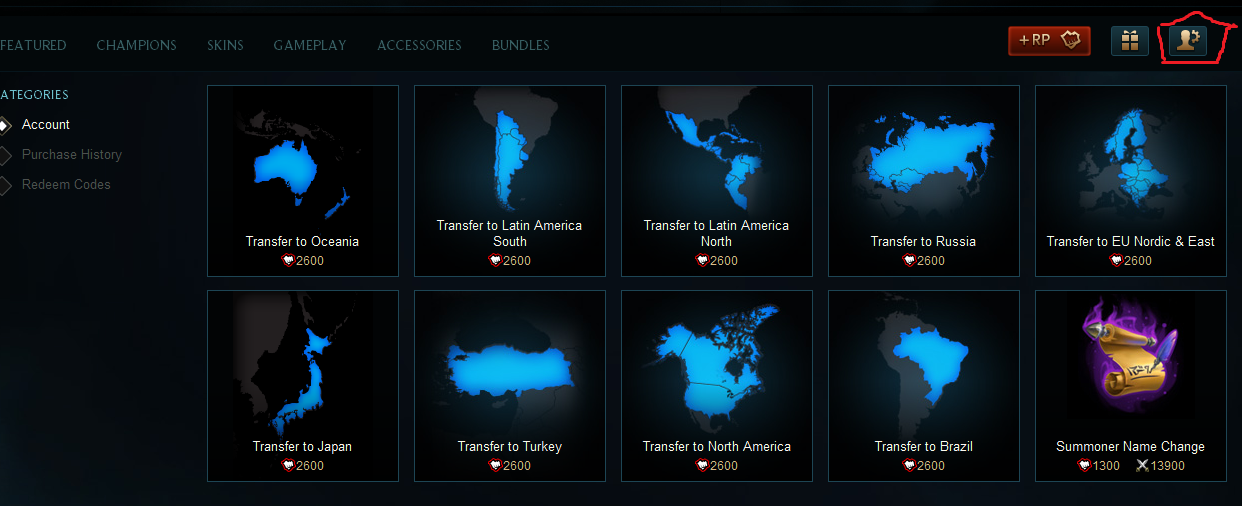Switch to the Bundles tab
This screenshot has width=1242, height=506.
point(520,45)
